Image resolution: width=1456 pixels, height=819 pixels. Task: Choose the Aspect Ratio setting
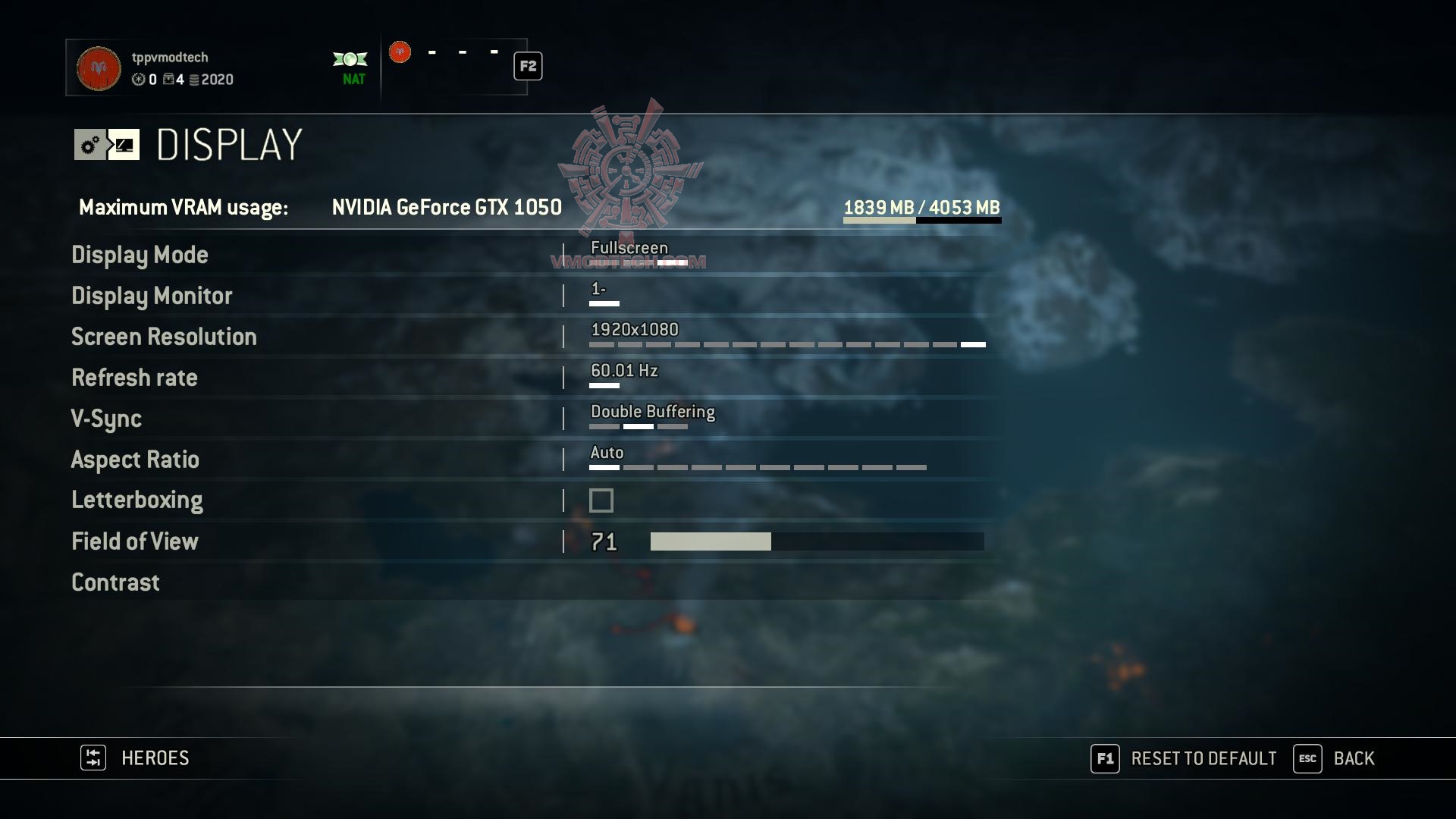135,460
